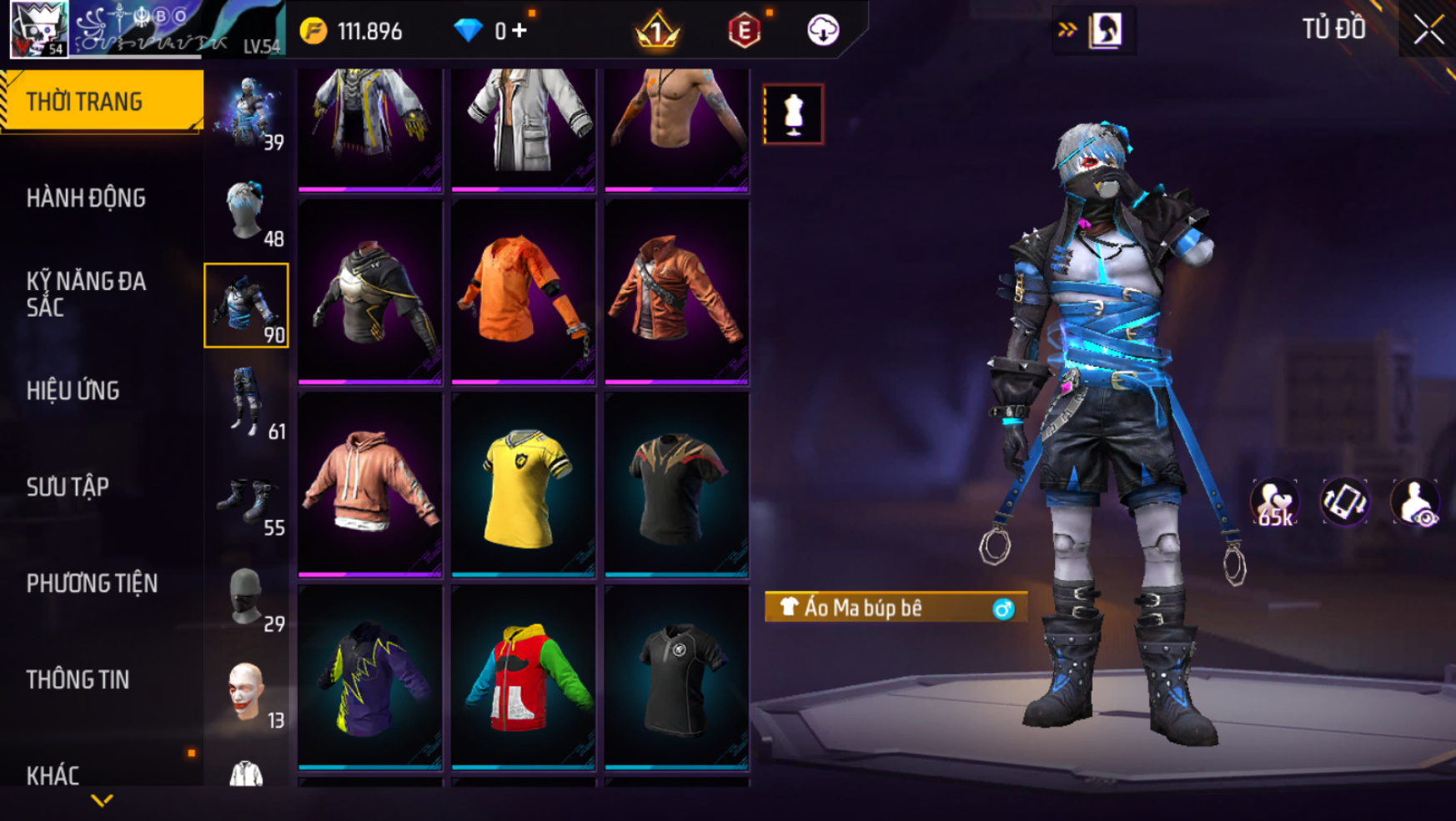
Task: Click the mannequin outfit preview button
Action: pos(793,114)
